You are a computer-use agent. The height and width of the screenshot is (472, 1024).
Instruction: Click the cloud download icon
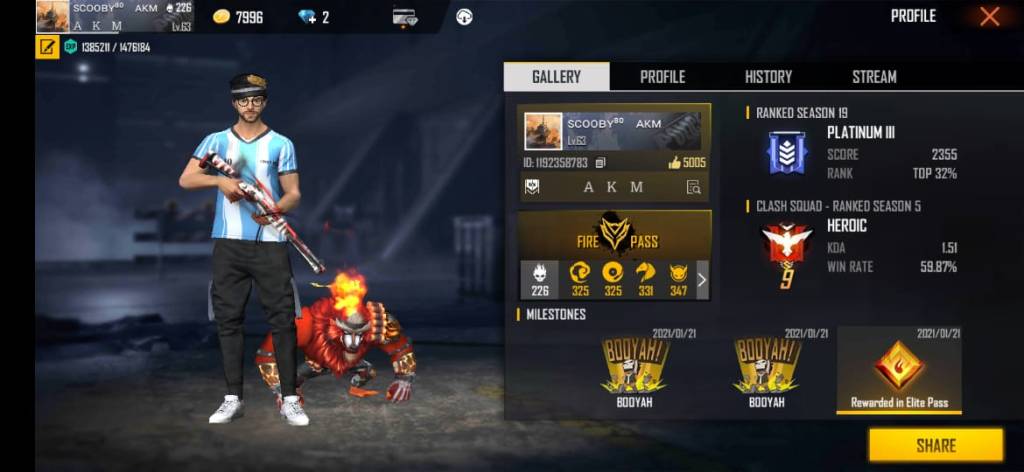point(464,17)
